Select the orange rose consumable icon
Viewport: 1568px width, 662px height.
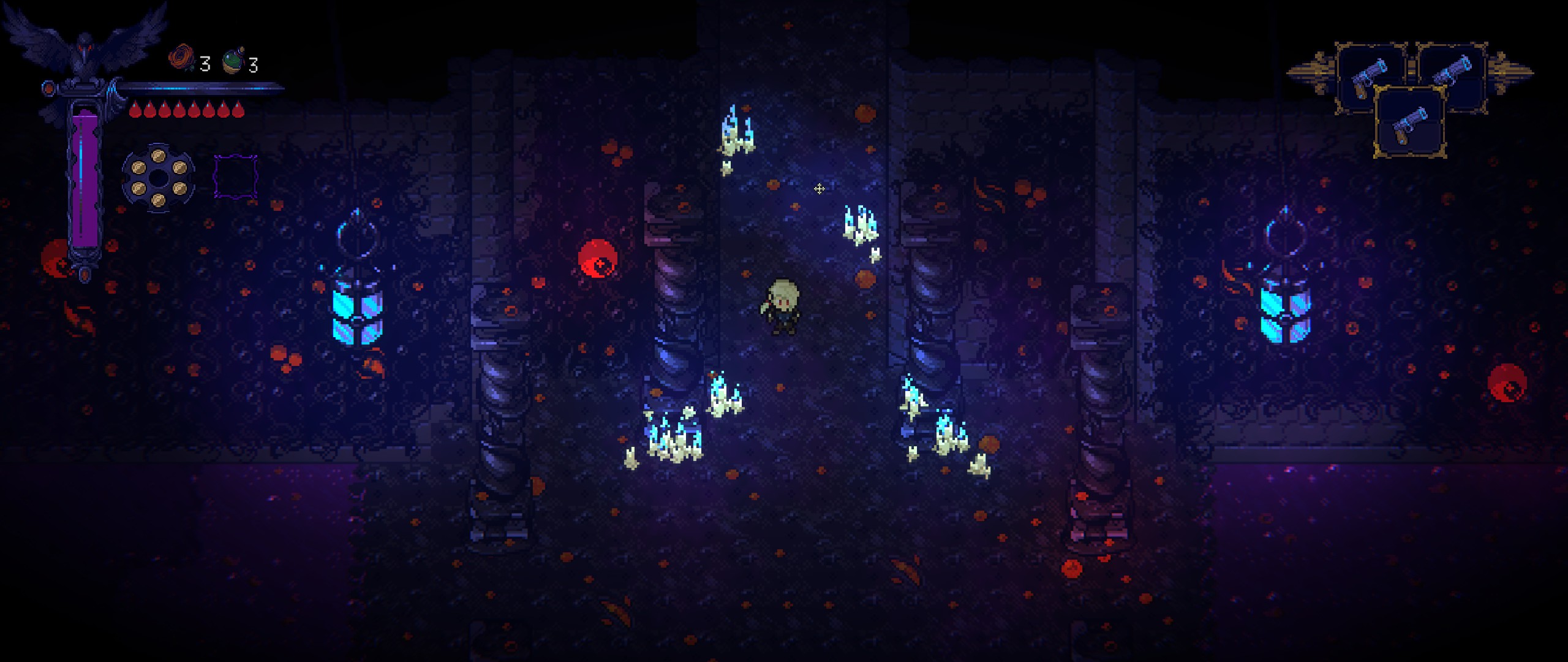click(x=181, y=59)
